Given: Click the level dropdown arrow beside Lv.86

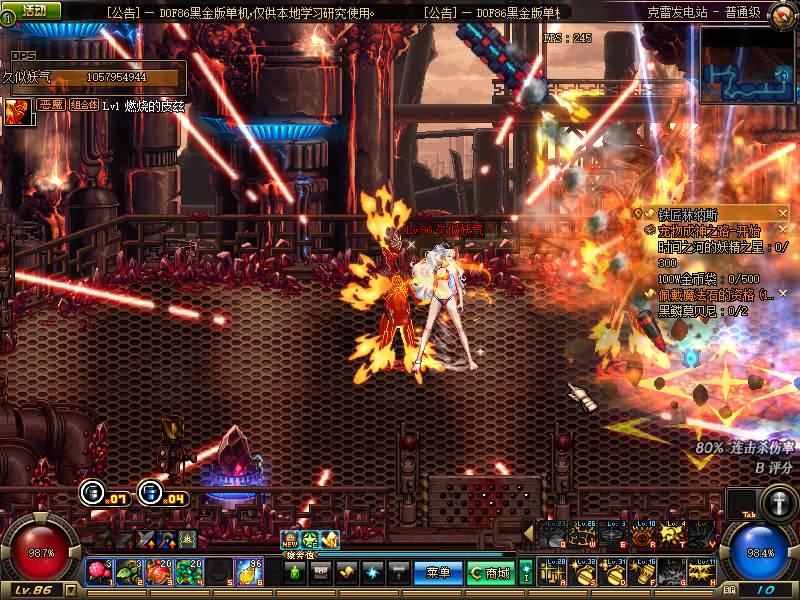Looking at the screenshot, I should point(72,590).
